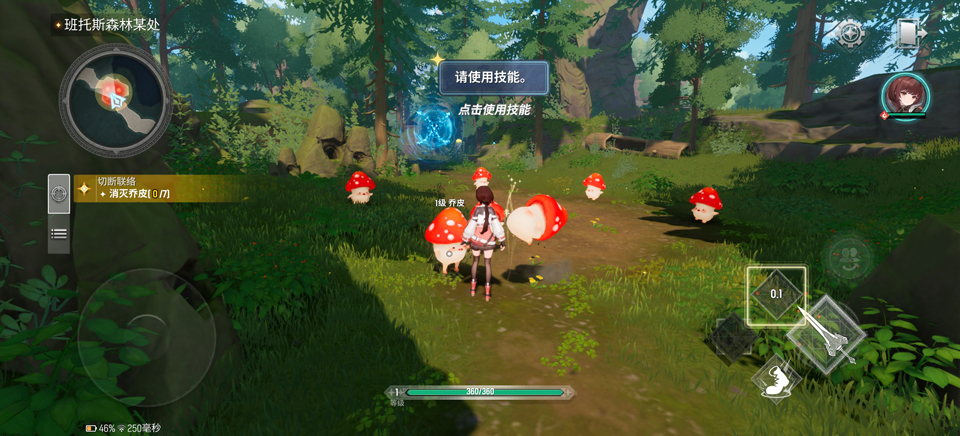The height and width of the screenshot is (436, 960).
Task: Tap the exit door icon
Action: (907, 34)
